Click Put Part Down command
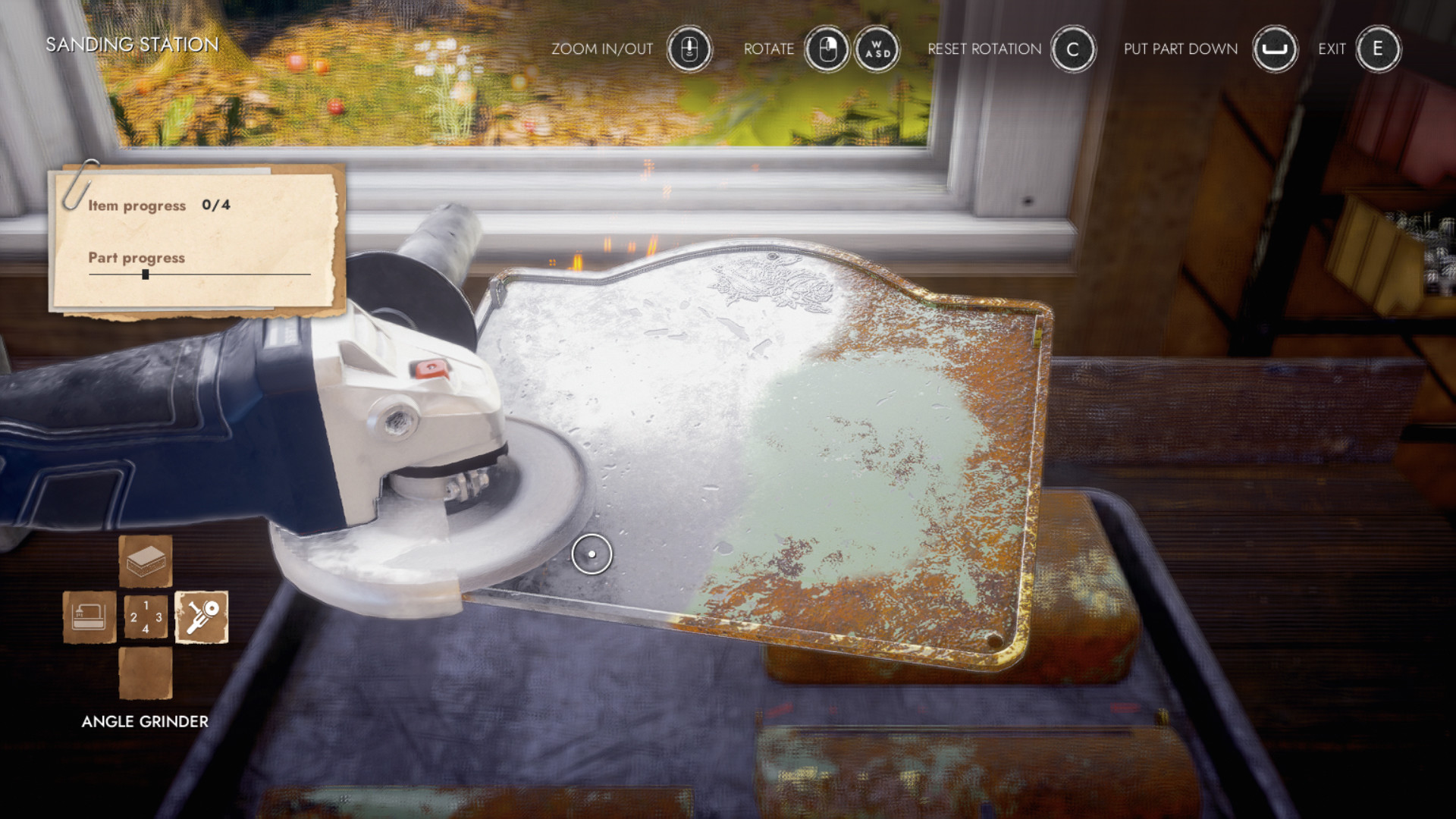Image resolution: width=1456 pixels, height=819 pixels. (x=1180, y=49)
